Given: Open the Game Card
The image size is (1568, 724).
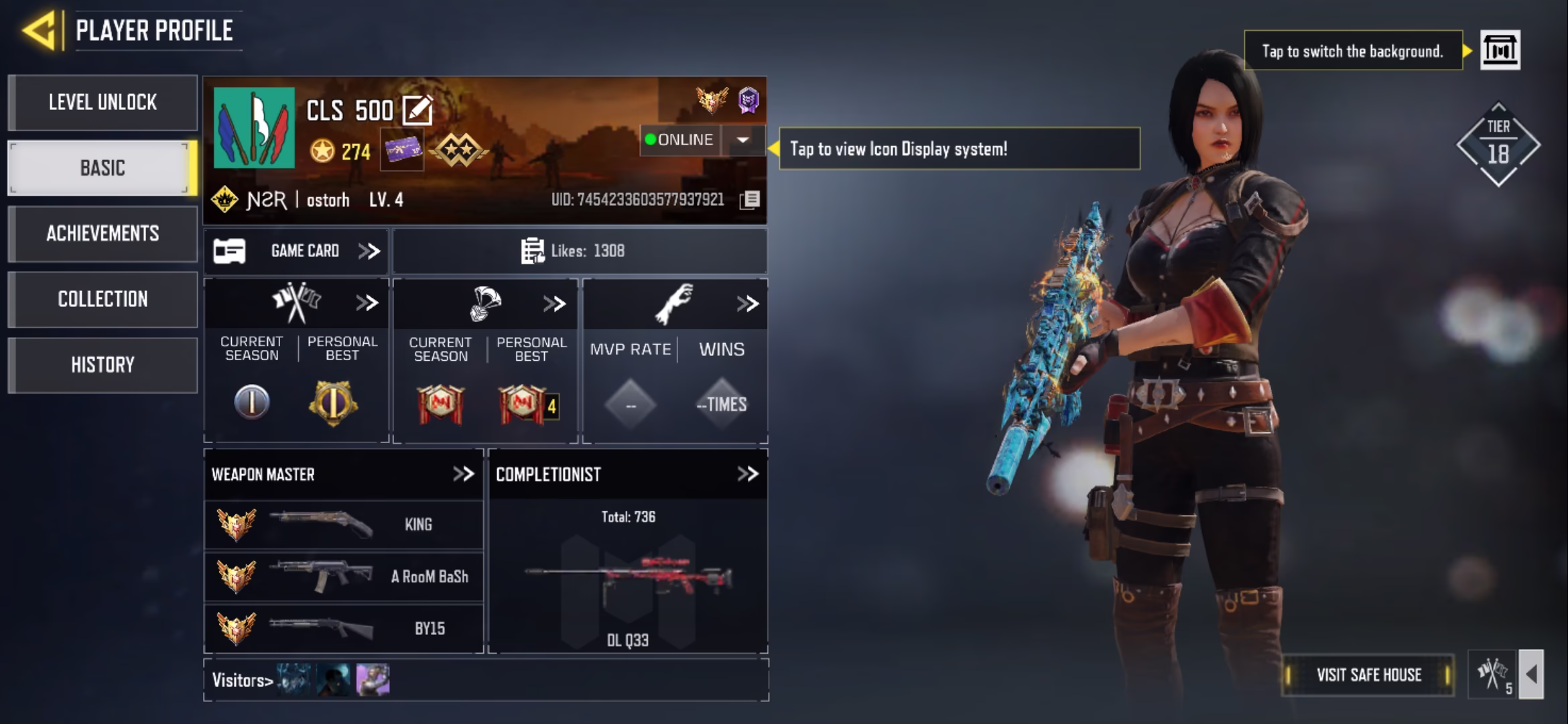Looking at the screenshot, I should tap(297, 251).
